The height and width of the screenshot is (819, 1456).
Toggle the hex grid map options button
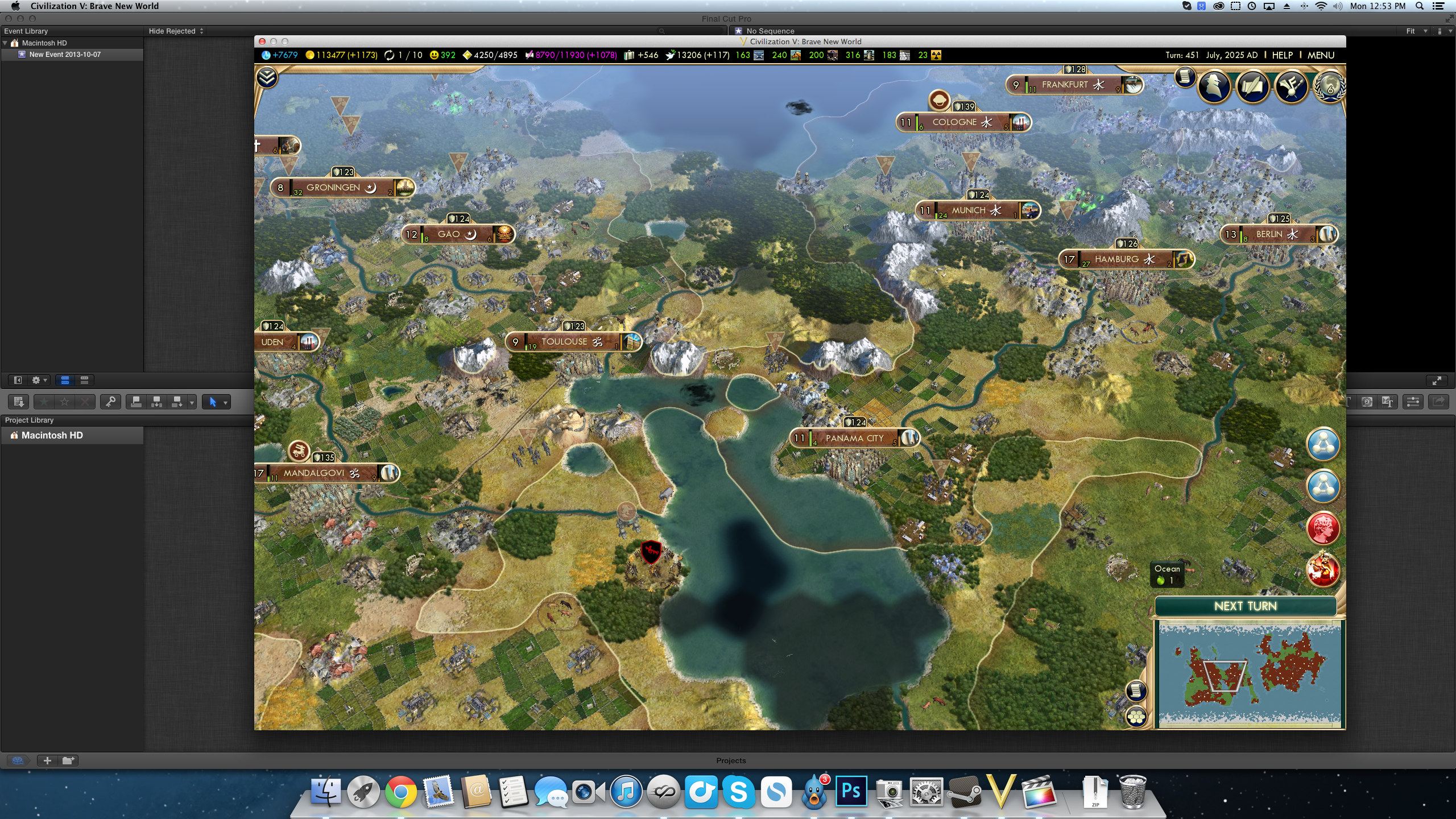point(1136,717)
